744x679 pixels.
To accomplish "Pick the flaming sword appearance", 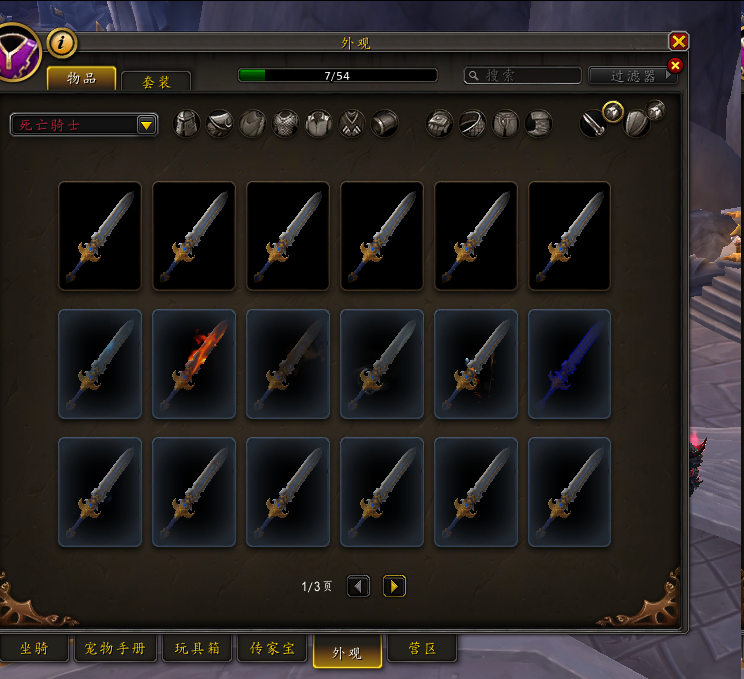I will tap(194, 363).
